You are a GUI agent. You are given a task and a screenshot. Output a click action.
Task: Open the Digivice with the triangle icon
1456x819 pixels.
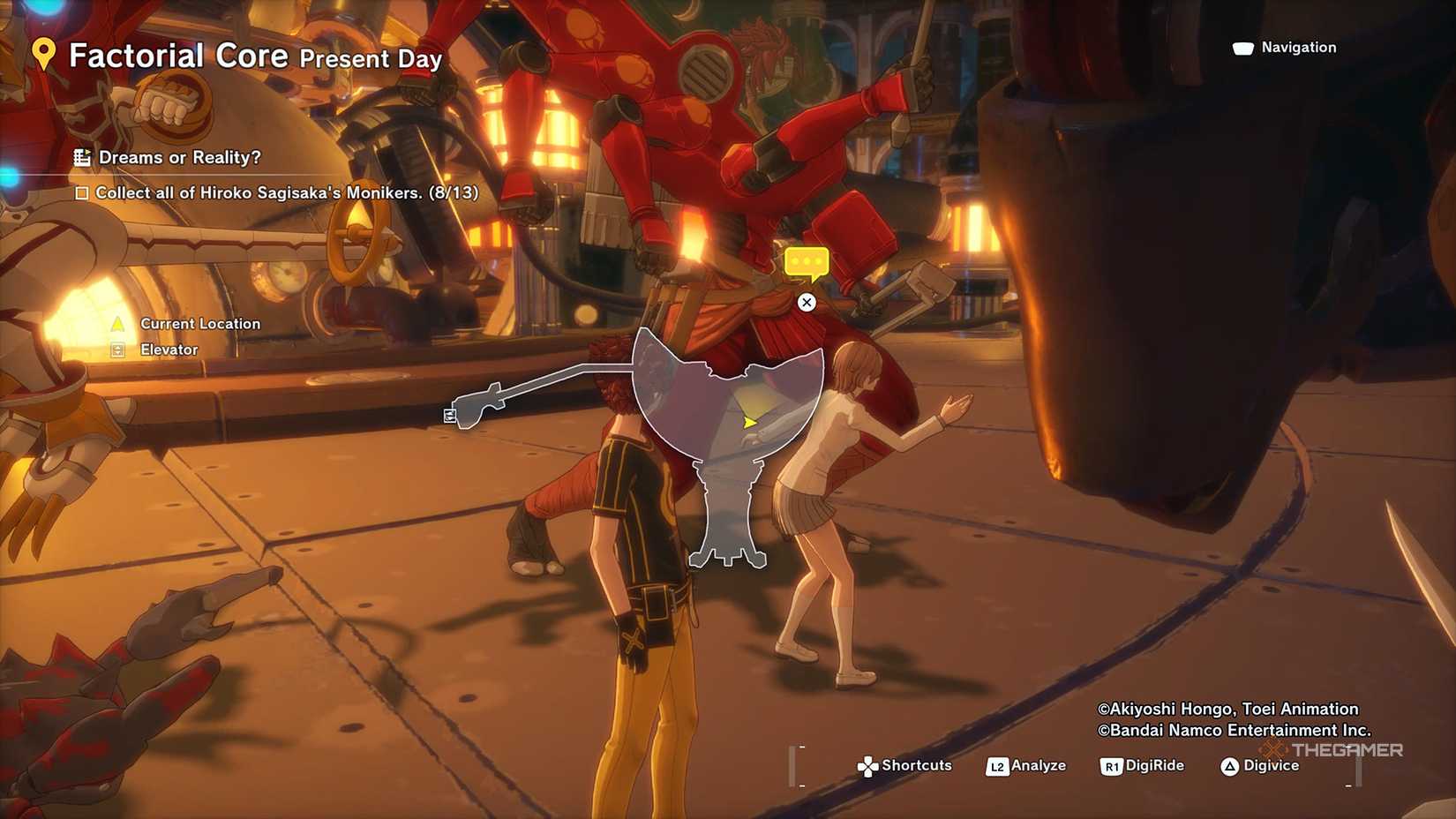pyautogui.click(x=1229, y=766)
